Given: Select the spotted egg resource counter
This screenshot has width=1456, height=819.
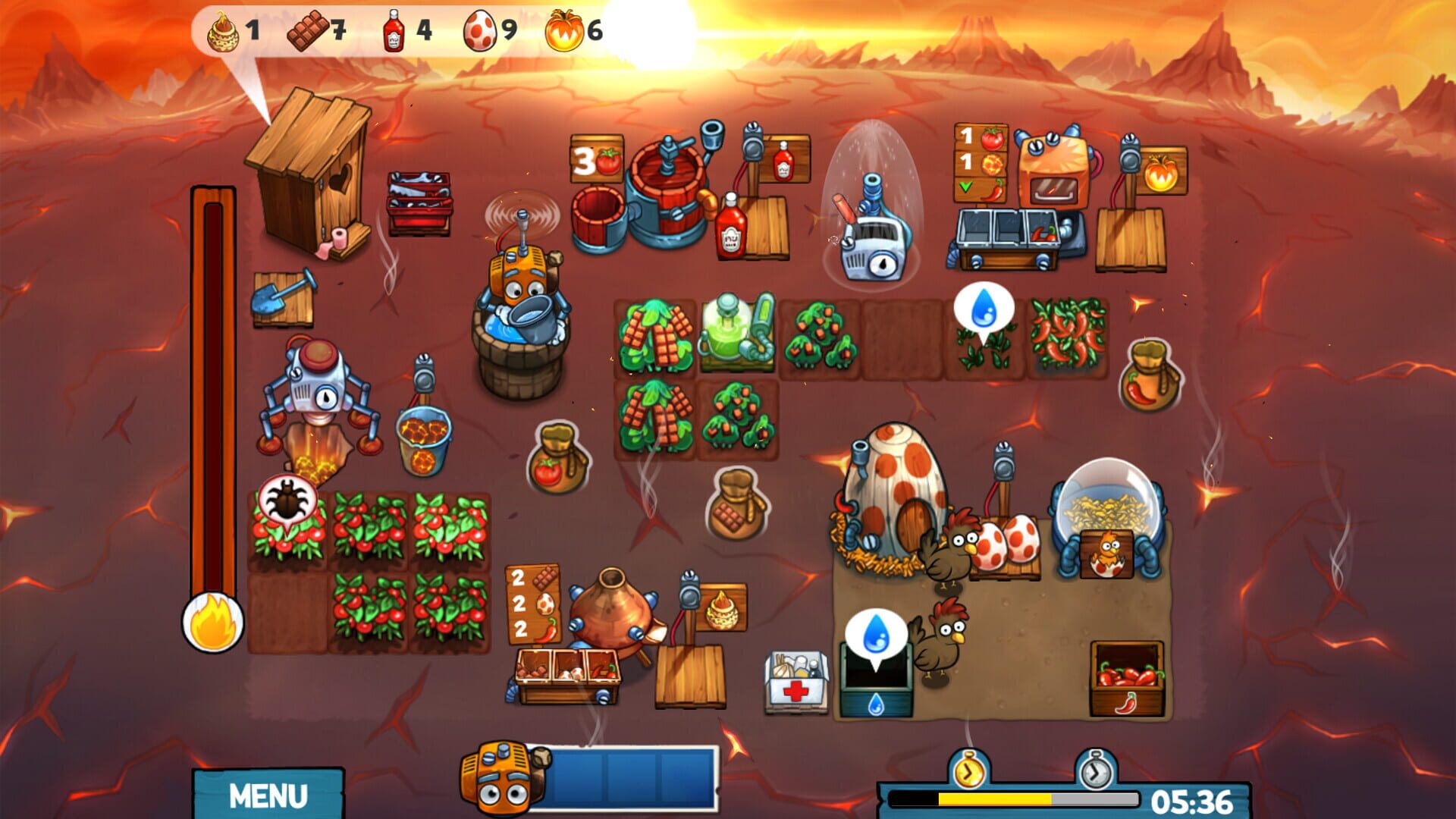Looking at the screenshot, I should pyautogui.click(x=479, y=29).
